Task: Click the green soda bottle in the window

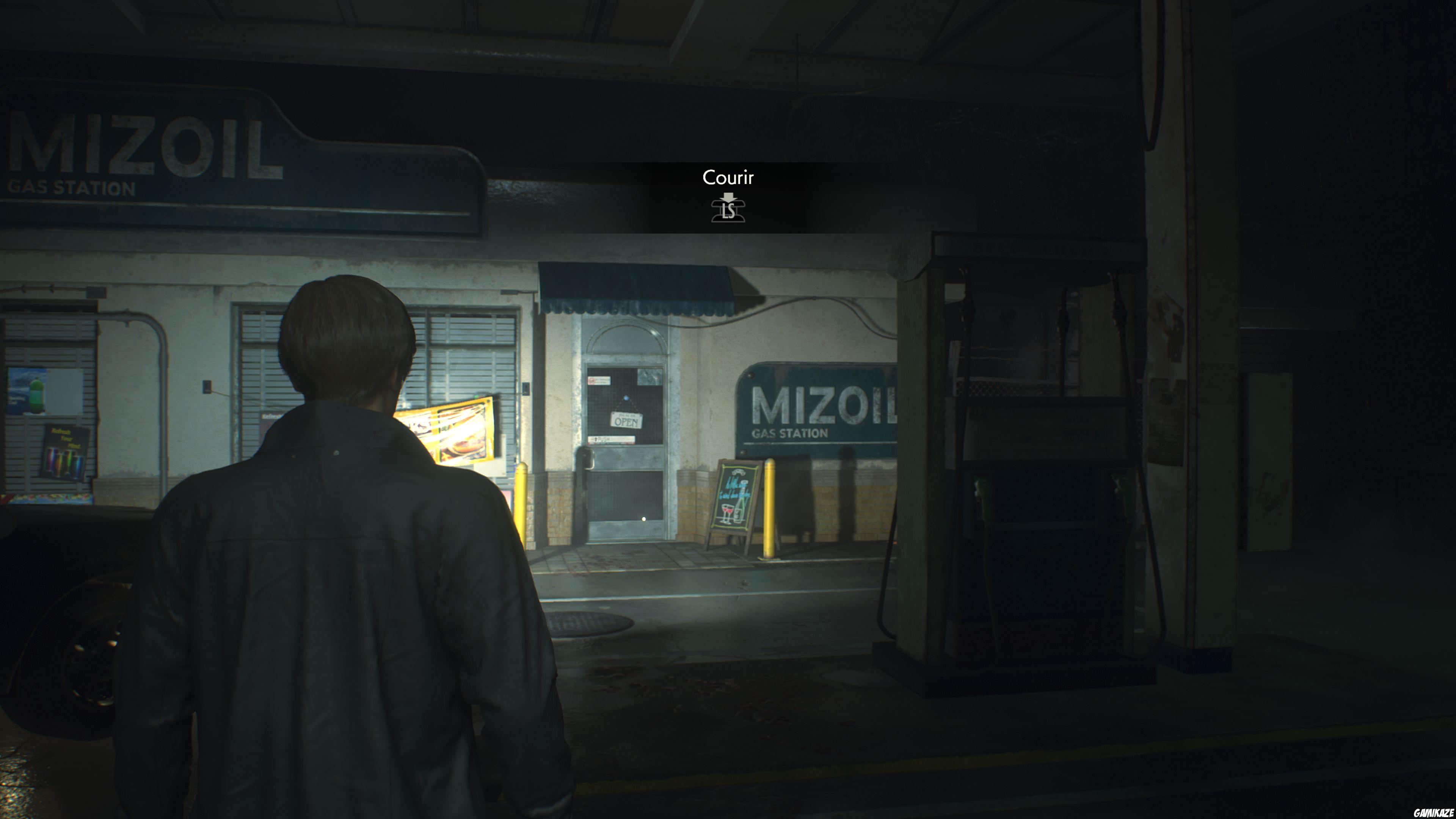Action: coord(37,394)
